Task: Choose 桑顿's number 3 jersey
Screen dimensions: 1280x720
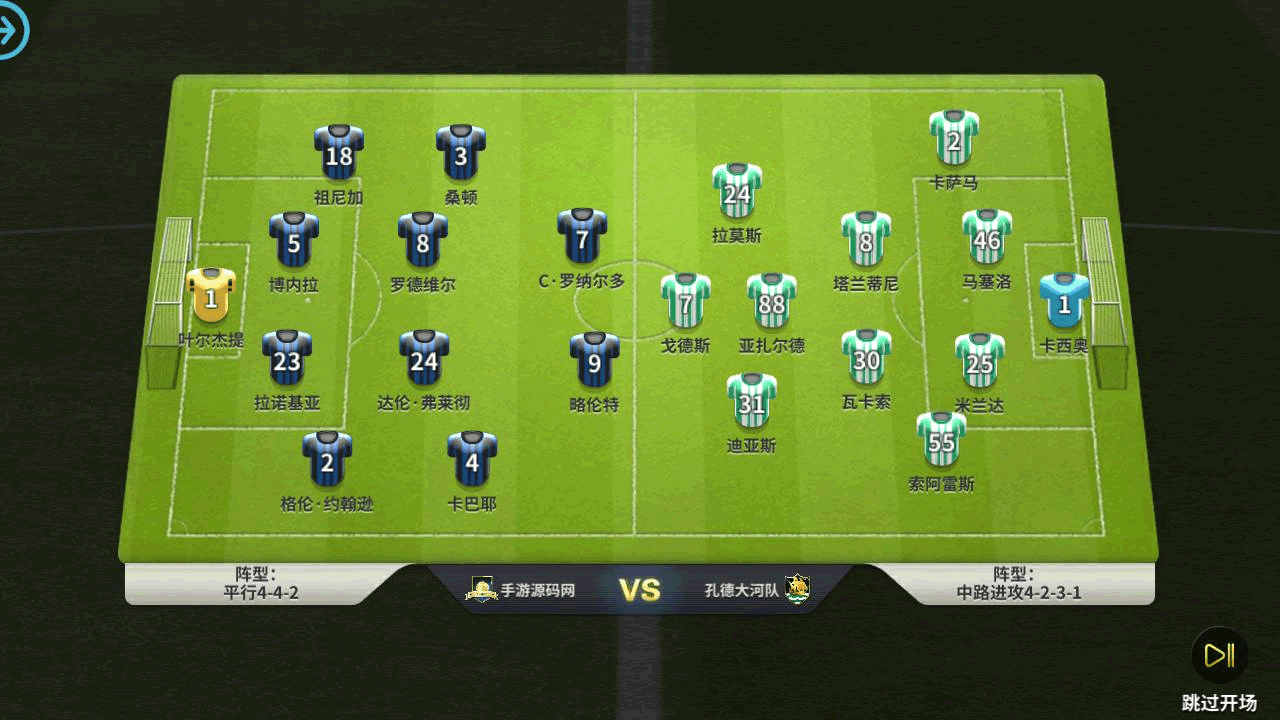Action: tap(461, 154)
